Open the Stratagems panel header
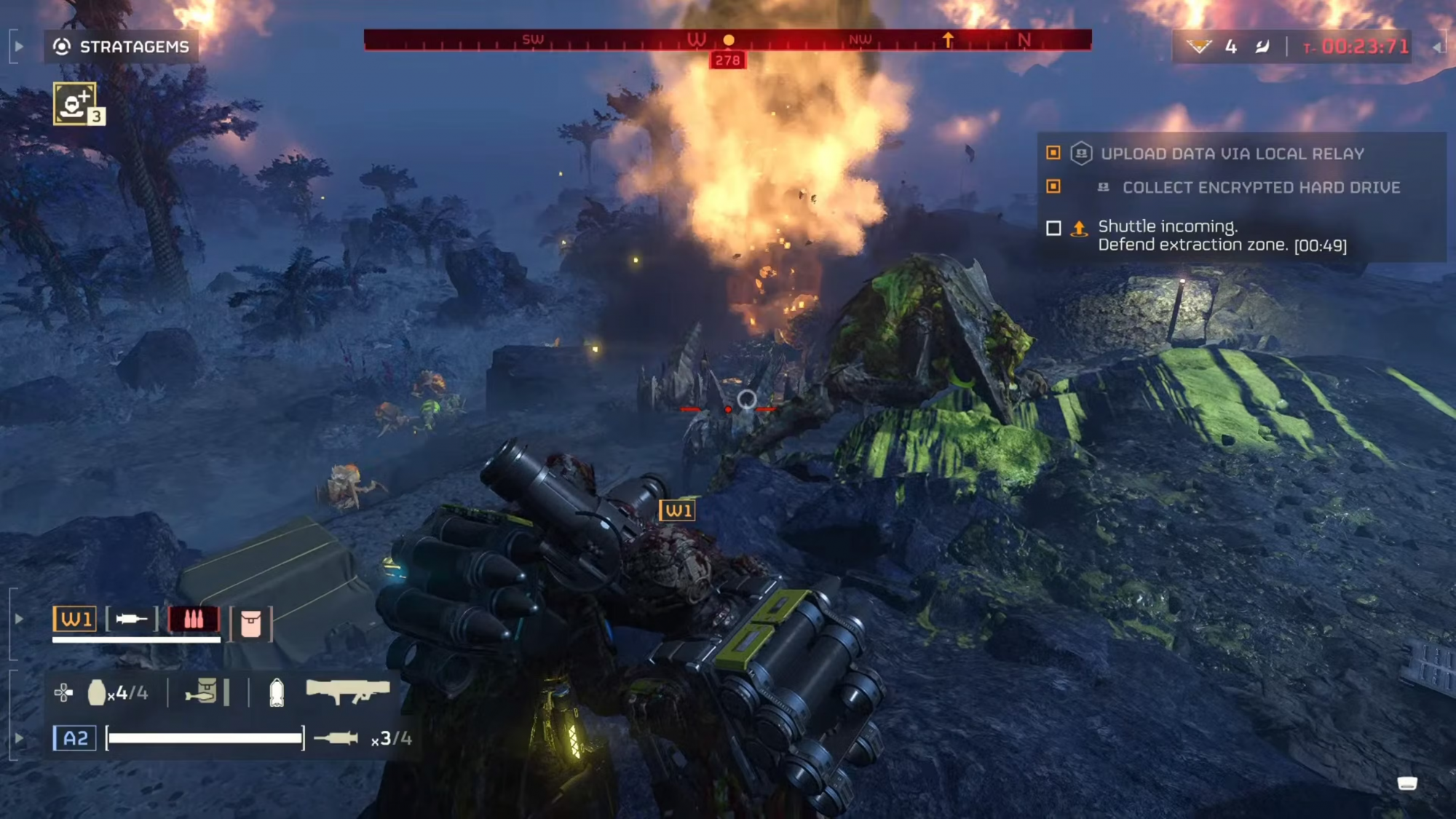 (x=121, y=47)
